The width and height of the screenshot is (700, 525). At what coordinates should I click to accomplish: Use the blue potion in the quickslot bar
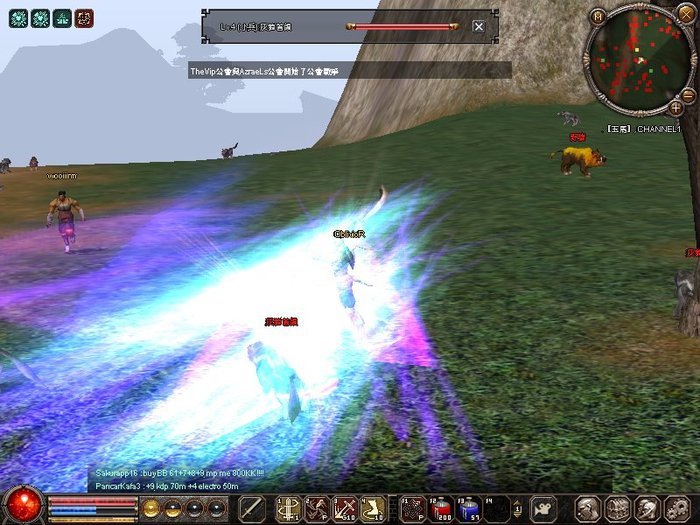click(469, 508)
